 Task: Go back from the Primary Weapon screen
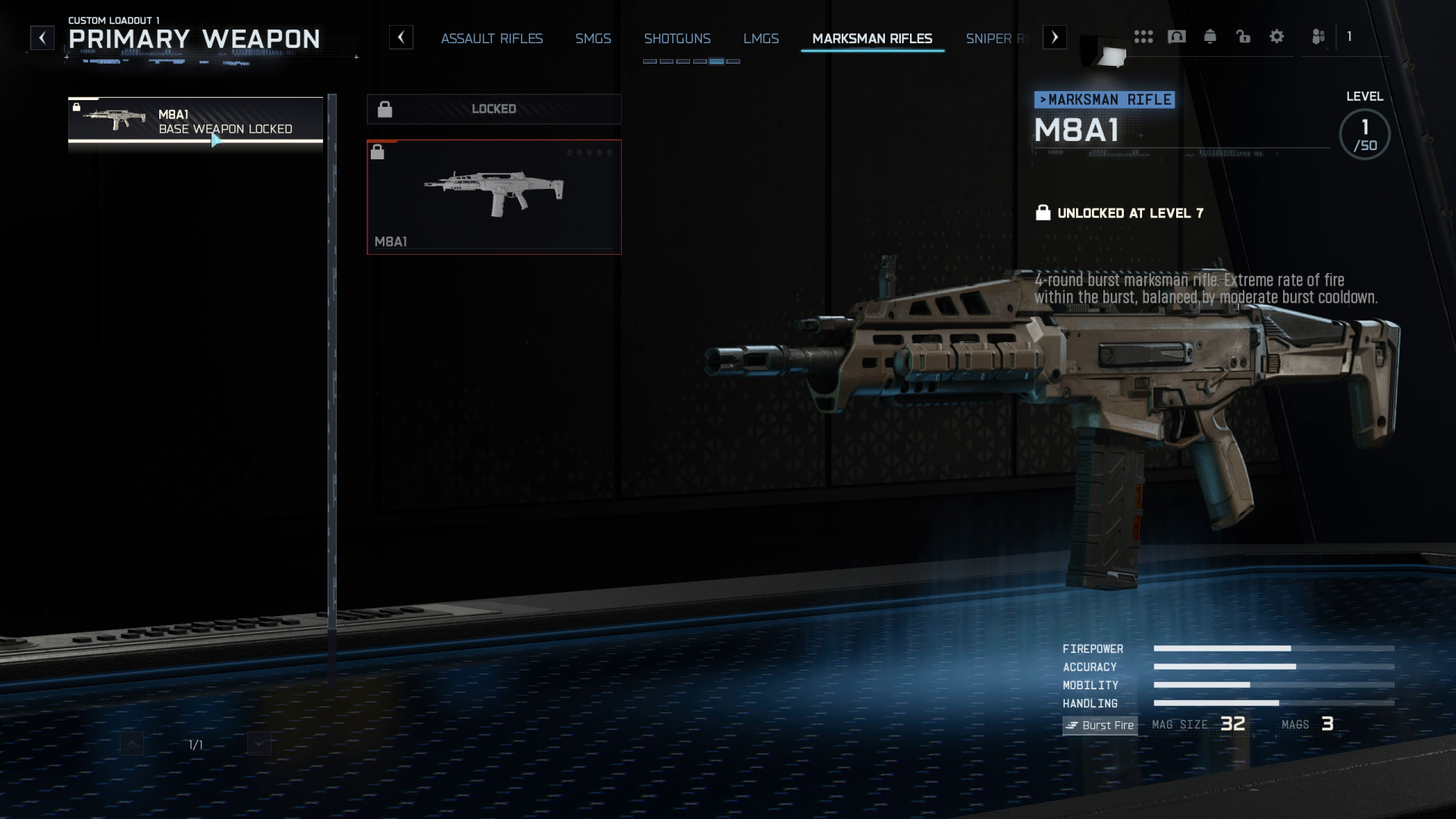[42, 37]
